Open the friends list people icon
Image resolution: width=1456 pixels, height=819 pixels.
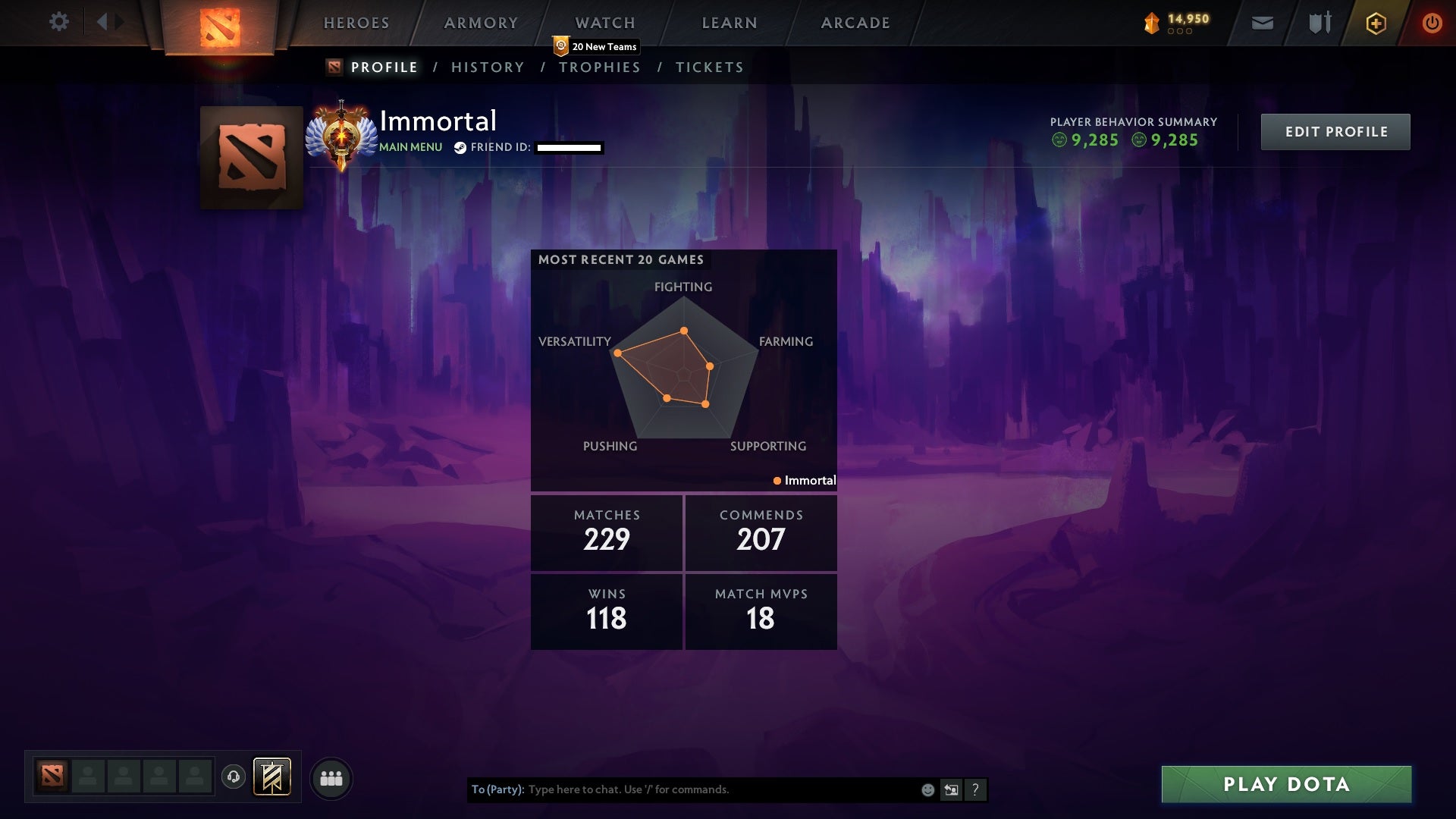coord(331,777)
